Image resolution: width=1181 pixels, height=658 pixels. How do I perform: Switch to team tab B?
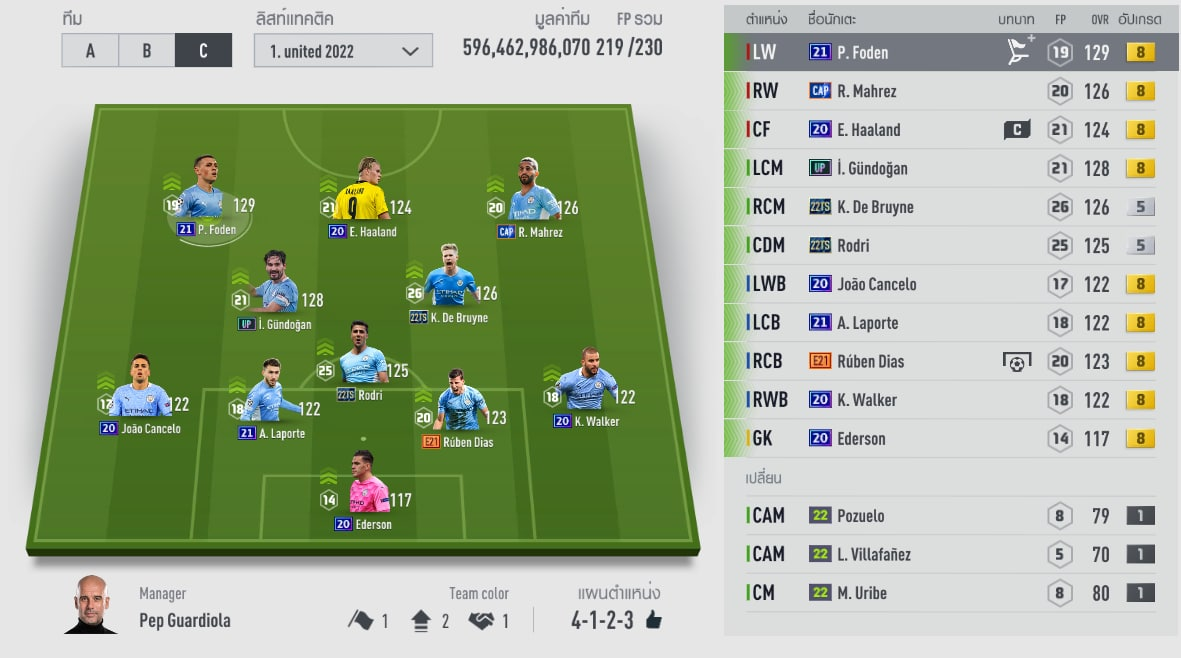146,51
